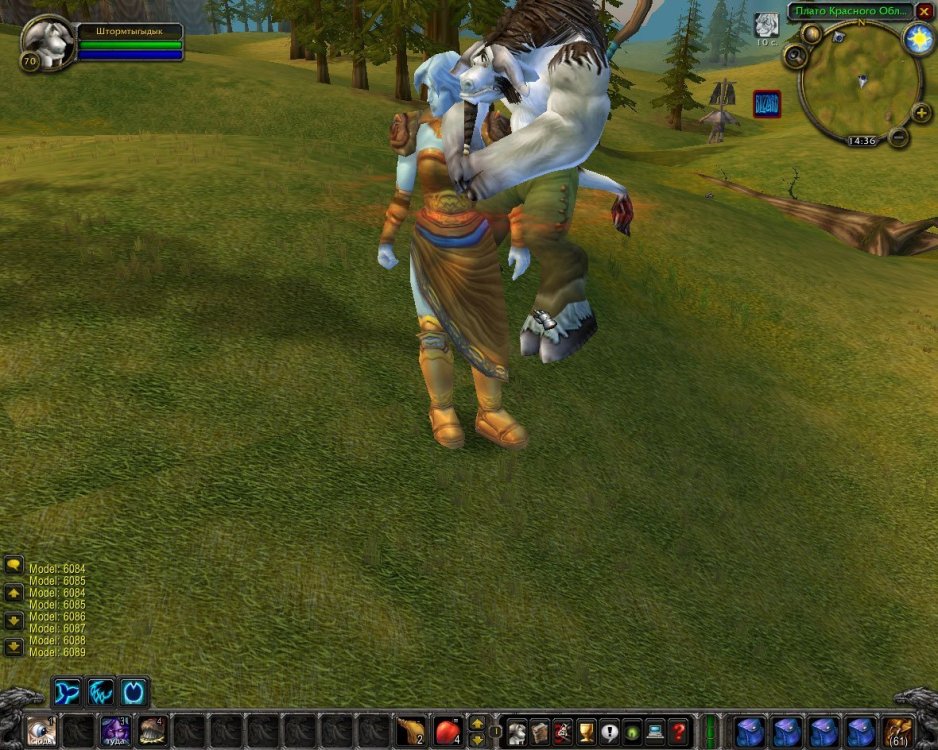Click the blue Blizzard logo icon
This screenshot has height=750, width=938.
767,103
